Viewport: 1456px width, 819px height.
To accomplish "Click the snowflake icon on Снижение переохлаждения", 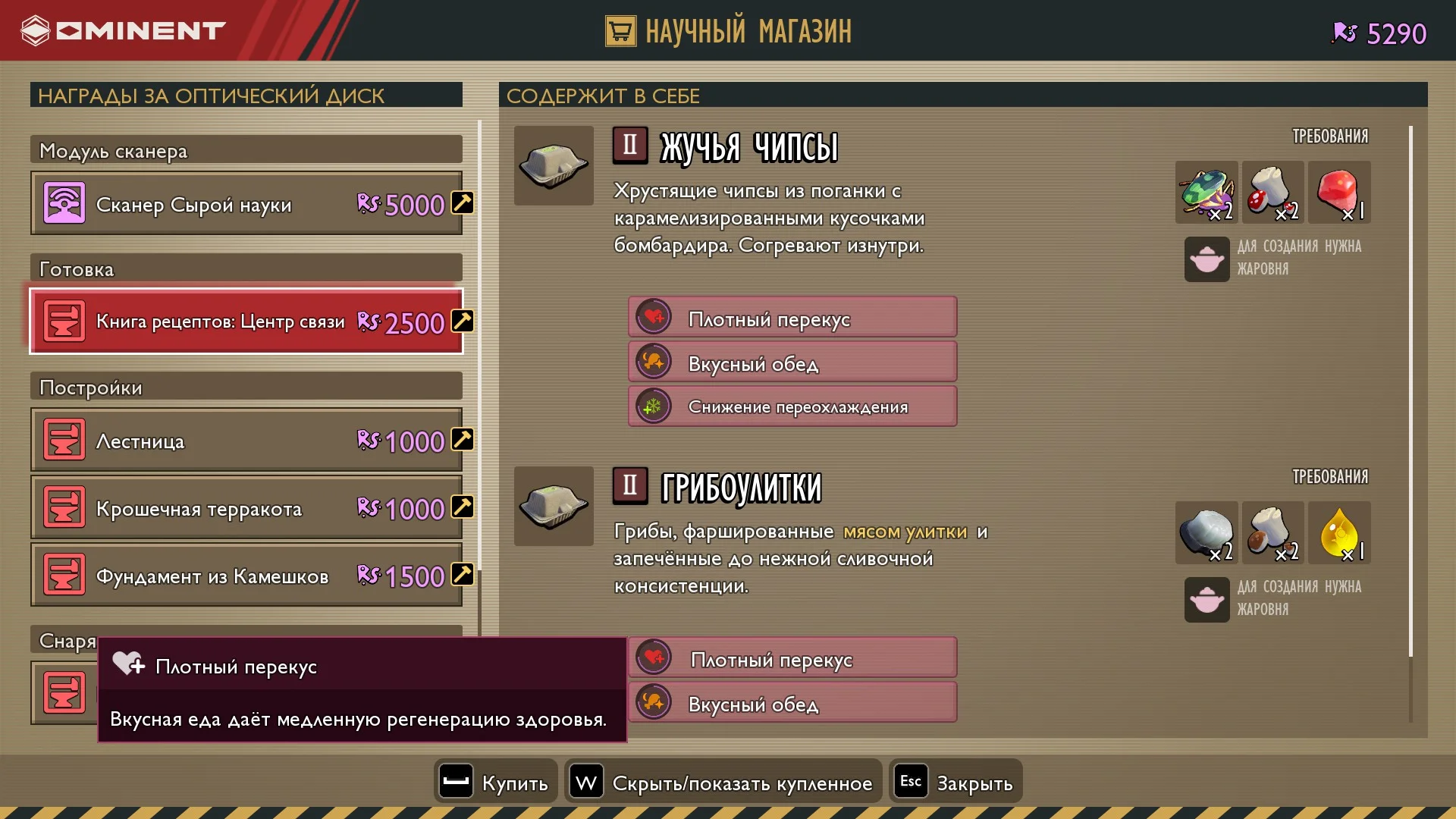I will click(654, 406).
